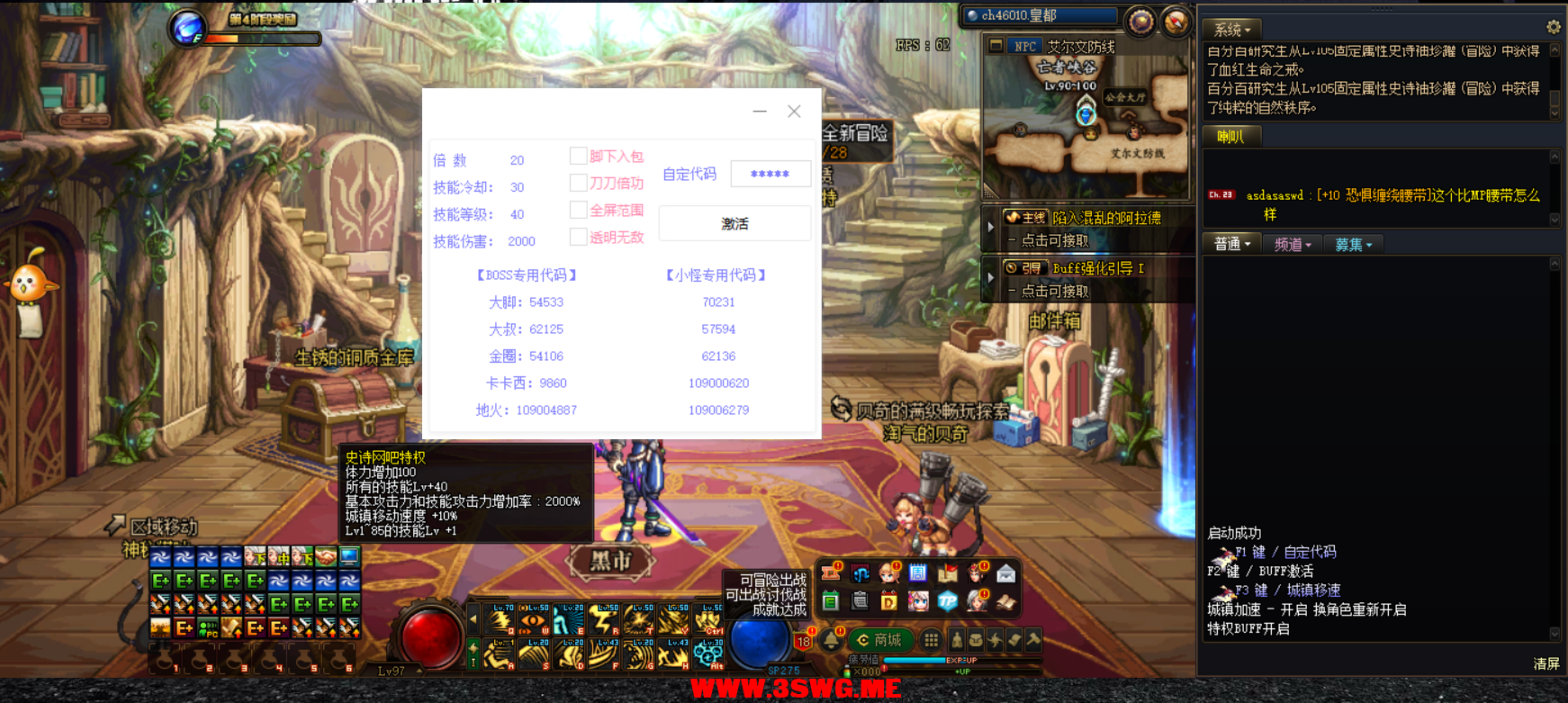The height and width of the screenshot is (703, 1568).
Task: Open chat settings gear icon
Action: point(1554,27)
